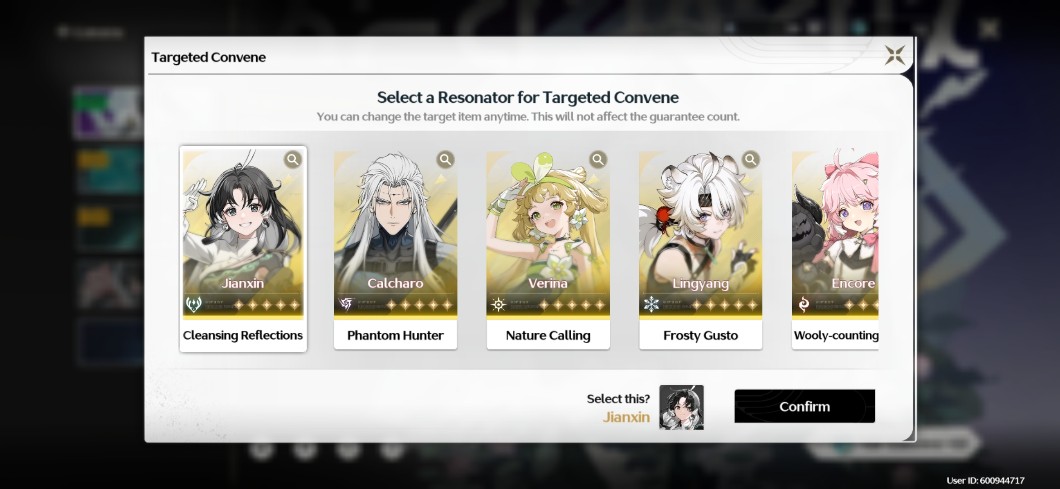Image resolution: width=1060 pixels, height=489 pixels.
Task: Inspect Jianxin with the magnifier icon
Action: click(292, 160)
